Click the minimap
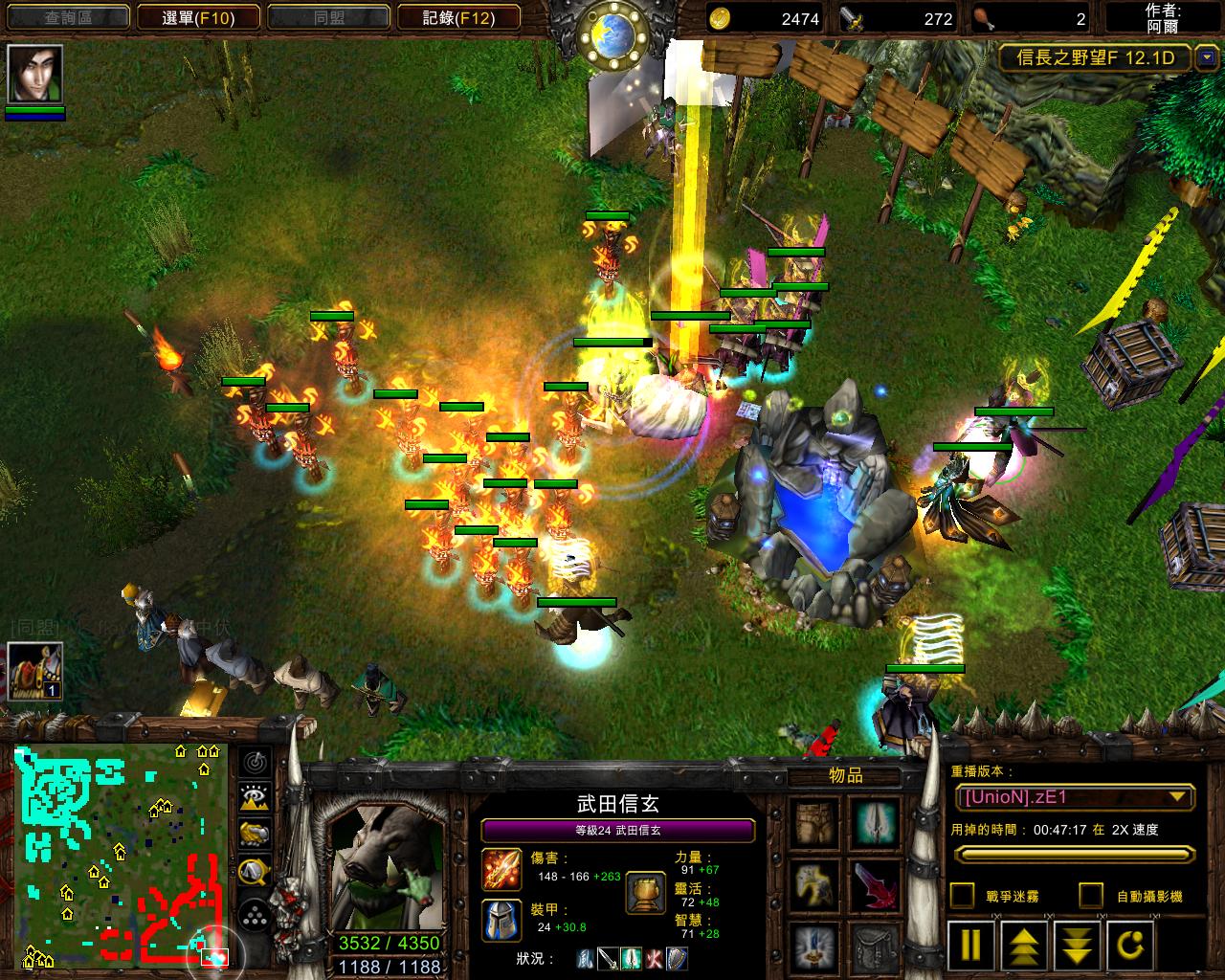1225x980 pixels. pyautogui.click(x=121, y=854)
